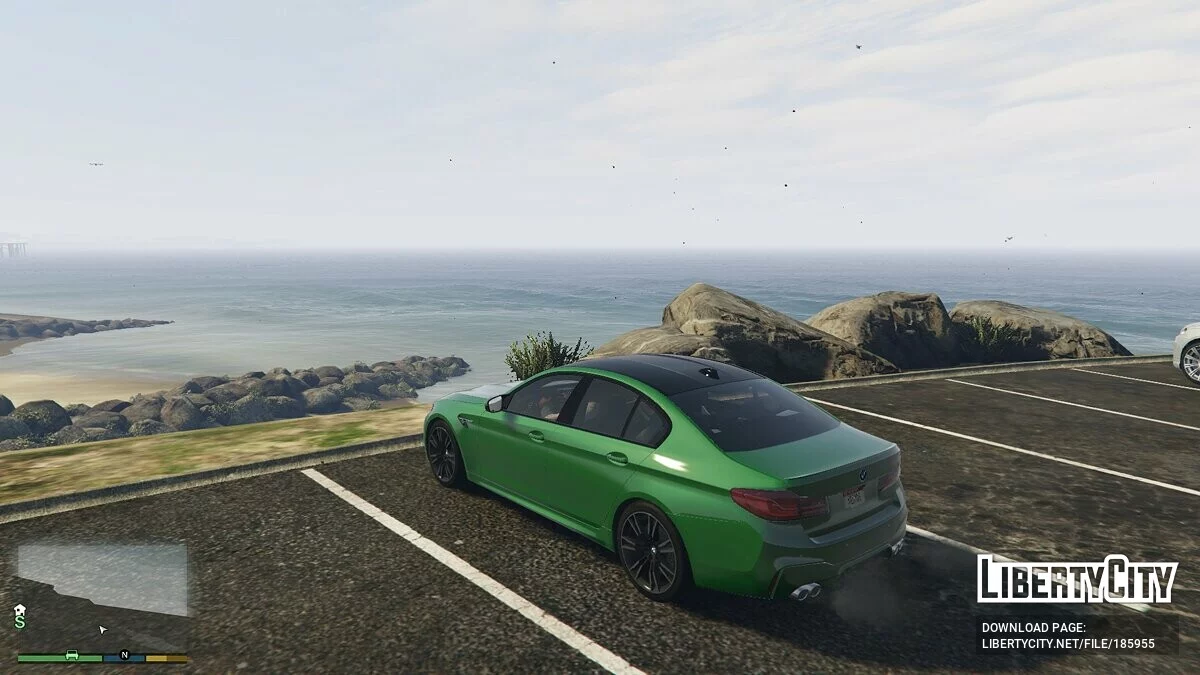Click the green S mission blip

point(20,622)
